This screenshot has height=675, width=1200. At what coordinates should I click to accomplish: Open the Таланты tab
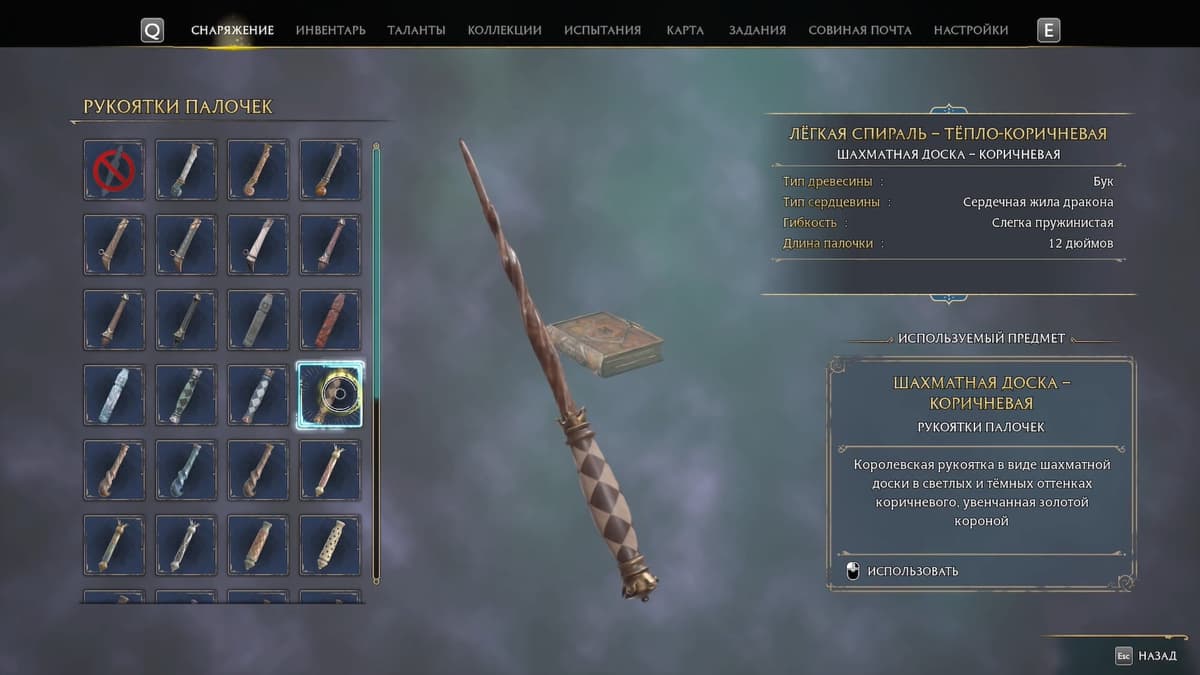coord(416,30)
